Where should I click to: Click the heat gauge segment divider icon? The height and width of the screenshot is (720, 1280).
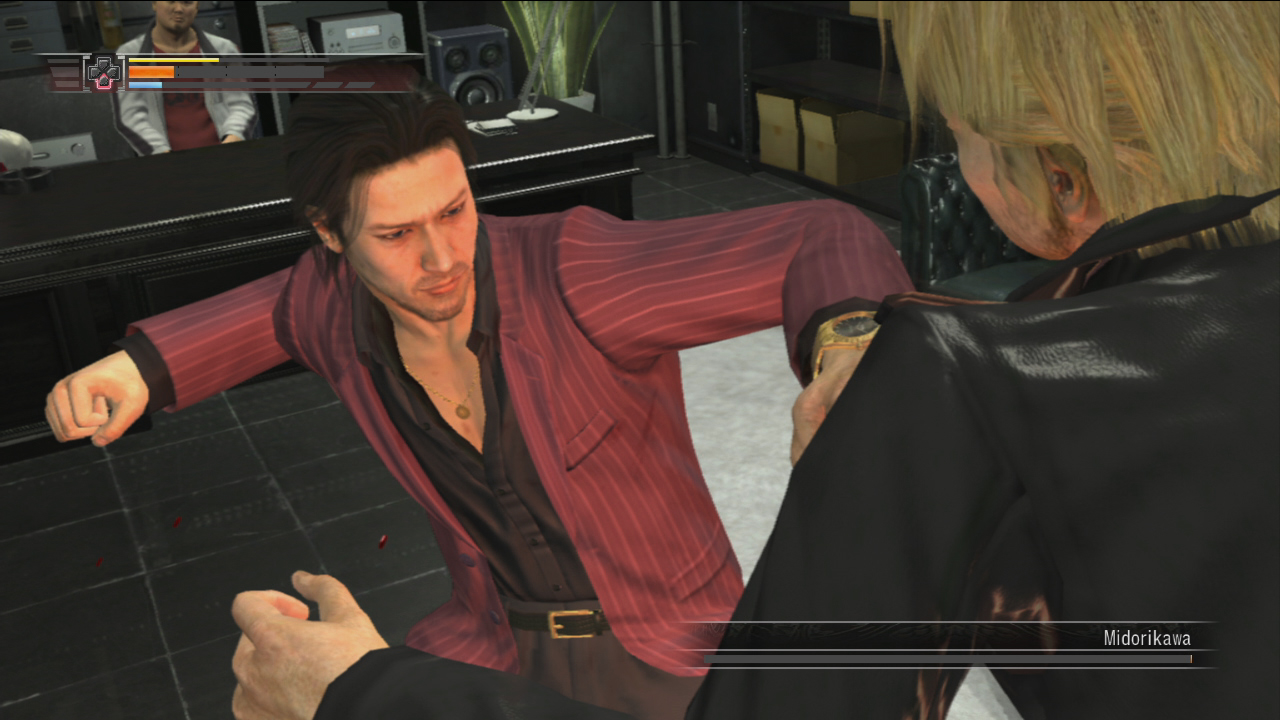pos(225,72)
